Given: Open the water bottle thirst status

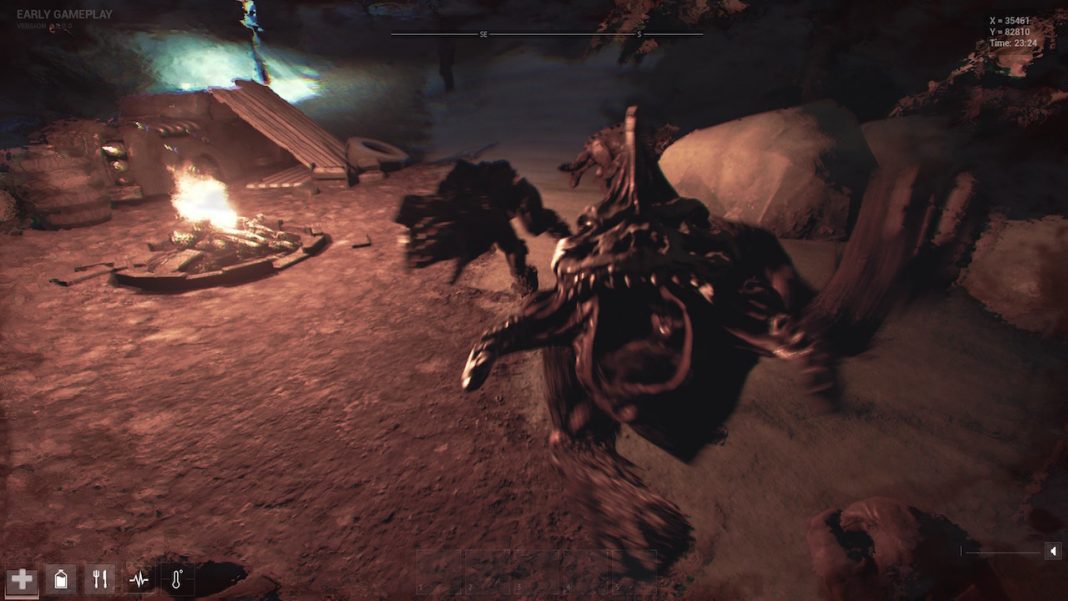Looking at the screenshot, I should [60, 579].
